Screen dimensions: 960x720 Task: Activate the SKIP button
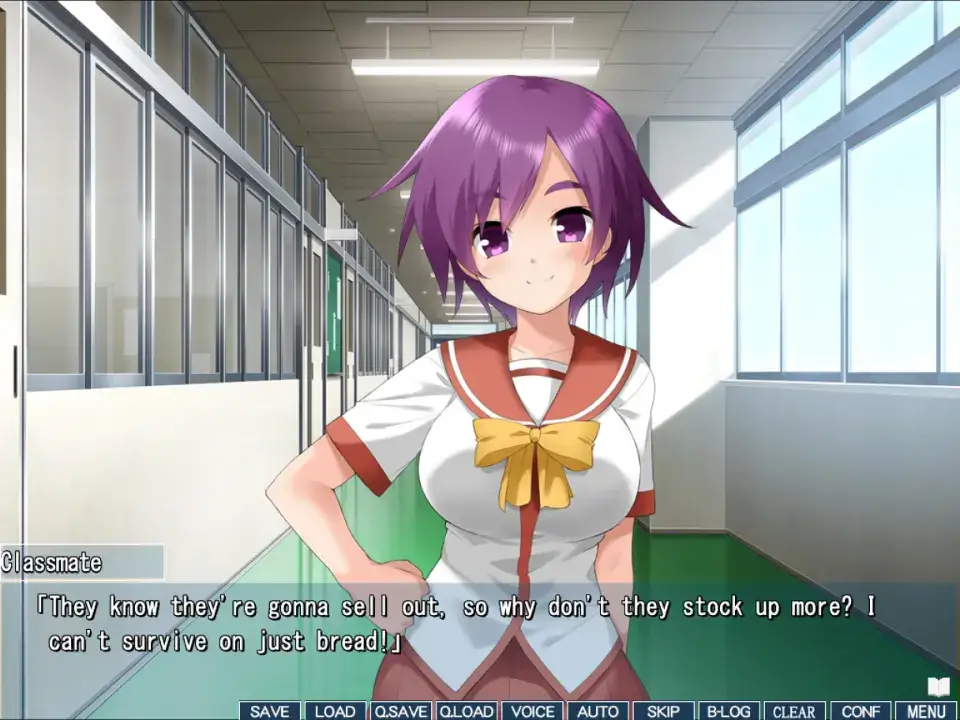[x=663, y=711]
